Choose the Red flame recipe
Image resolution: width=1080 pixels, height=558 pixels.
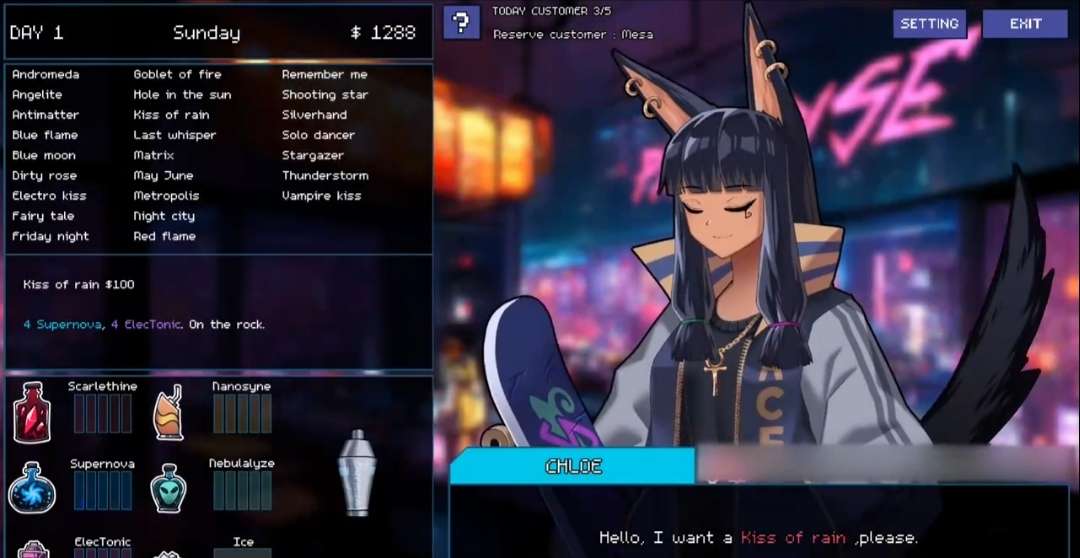(164, 237)
